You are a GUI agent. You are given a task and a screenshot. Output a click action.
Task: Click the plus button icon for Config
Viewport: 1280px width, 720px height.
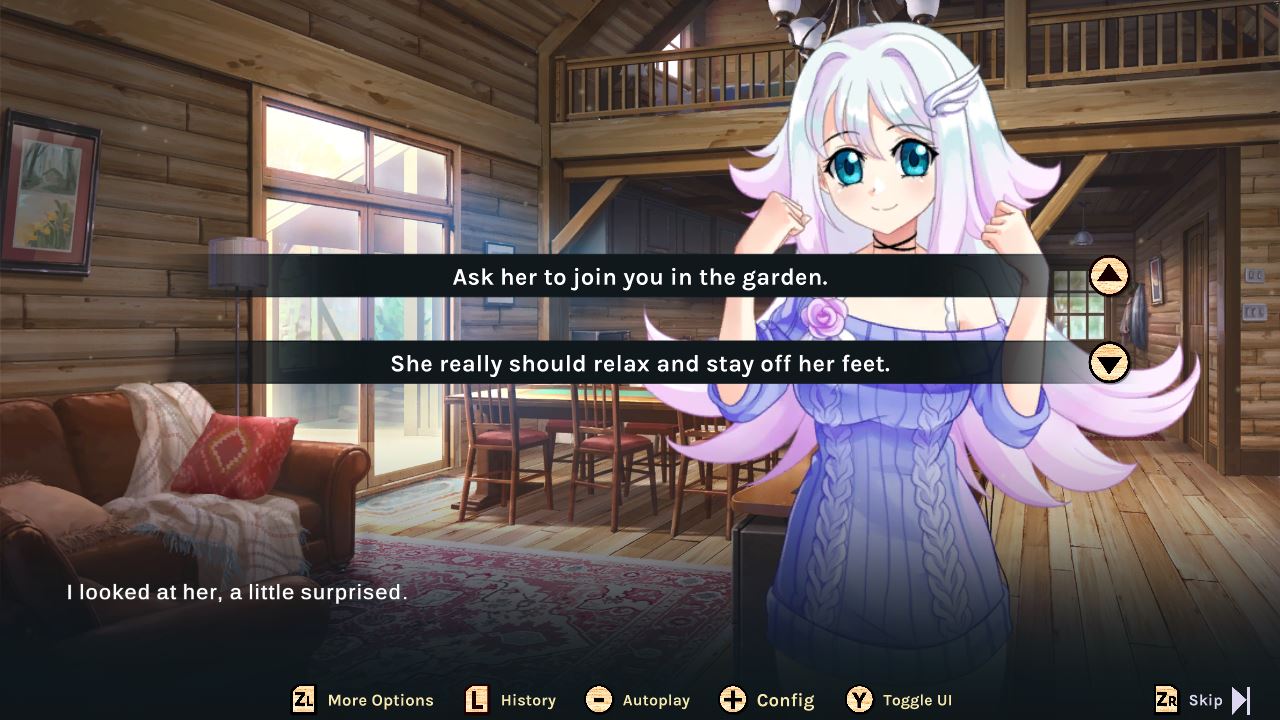(733, 700)
